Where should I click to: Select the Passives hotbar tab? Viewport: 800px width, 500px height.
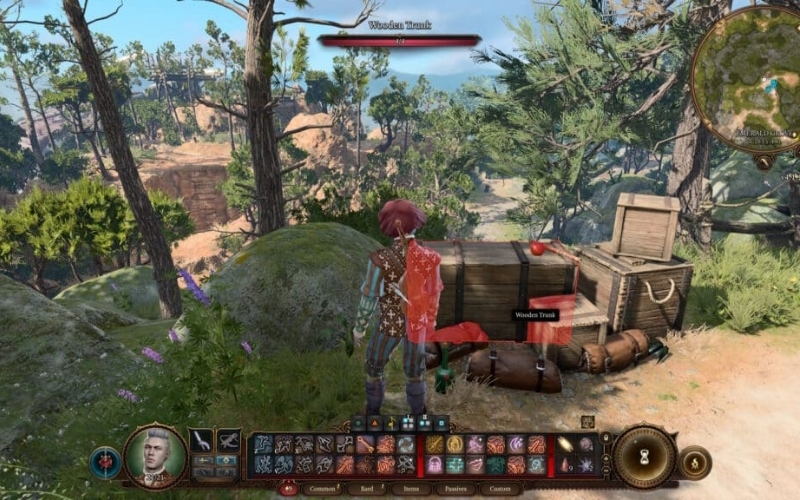pyautogui.click(x=456, y=489)
